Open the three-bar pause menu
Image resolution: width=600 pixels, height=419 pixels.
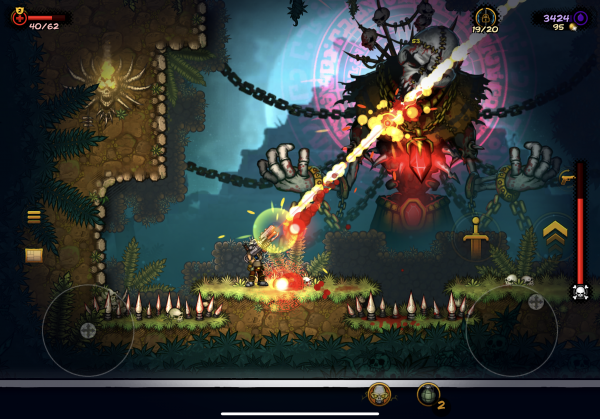pyautogui.click(x=34, y=217)
